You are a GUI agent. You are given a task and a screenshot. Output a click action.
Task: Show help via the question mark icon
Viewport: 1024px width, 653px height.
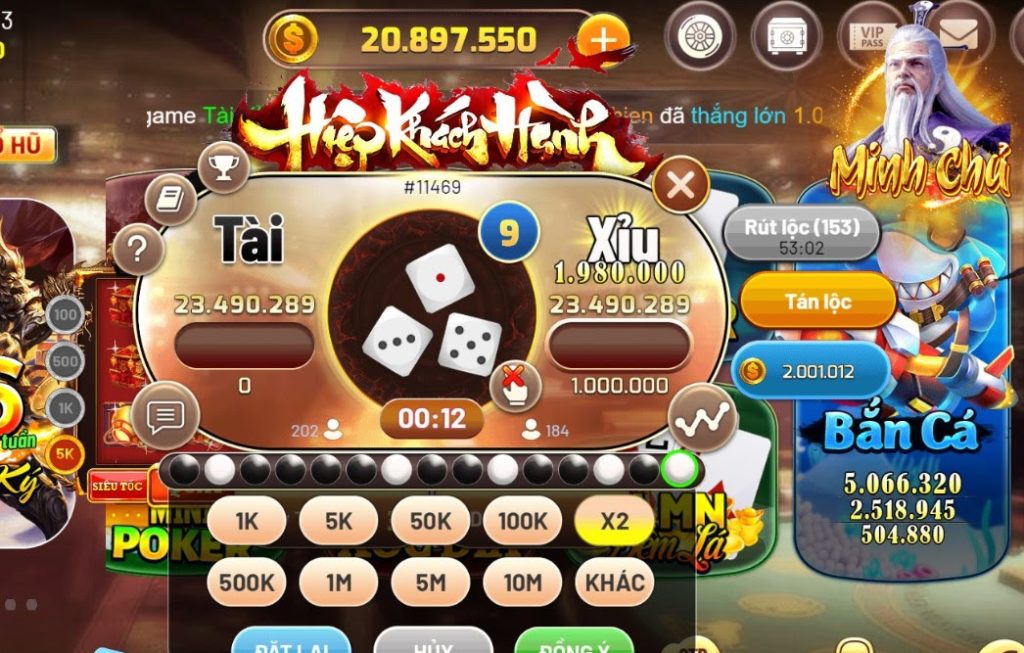139,248
